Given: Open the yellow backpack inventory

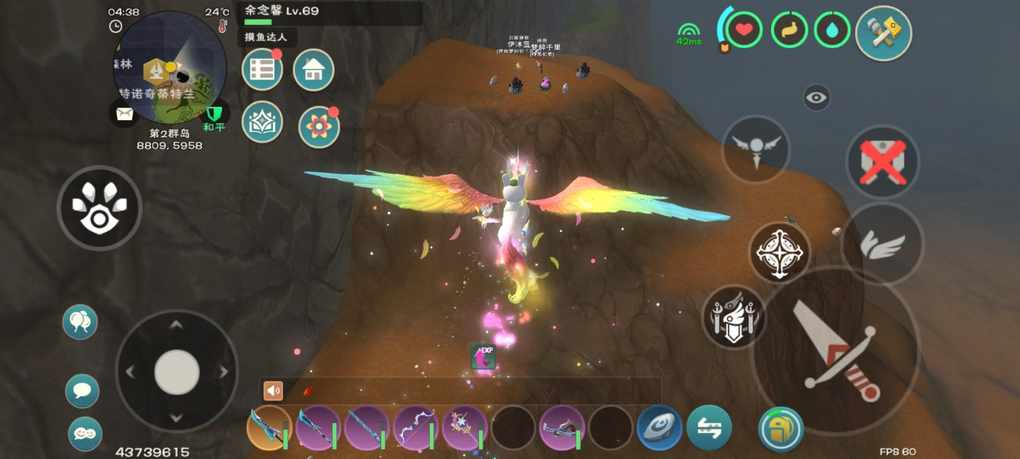Looking at the screenshot, I should 780,428.
